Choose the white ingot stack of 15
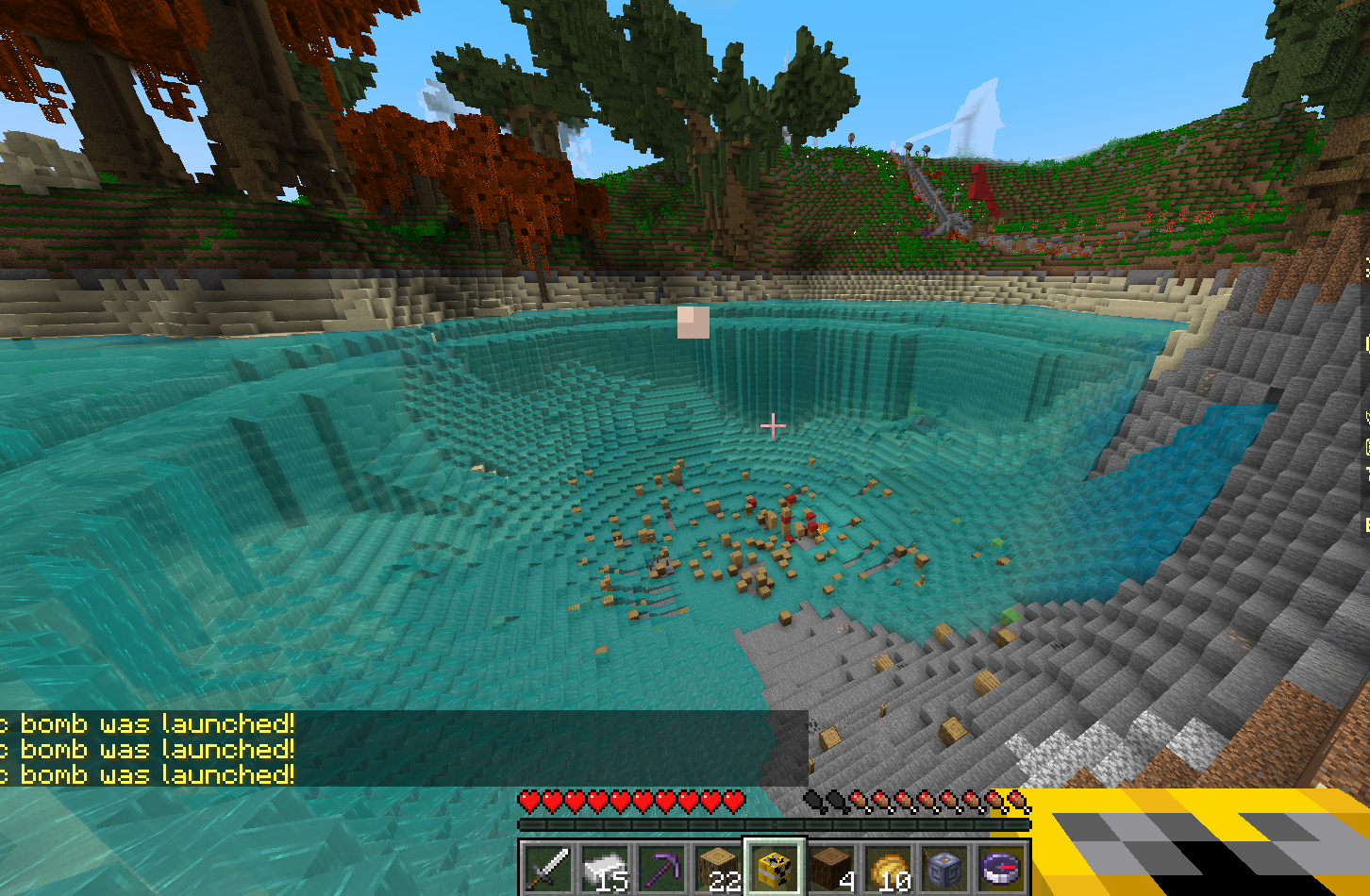 point(604,867)
